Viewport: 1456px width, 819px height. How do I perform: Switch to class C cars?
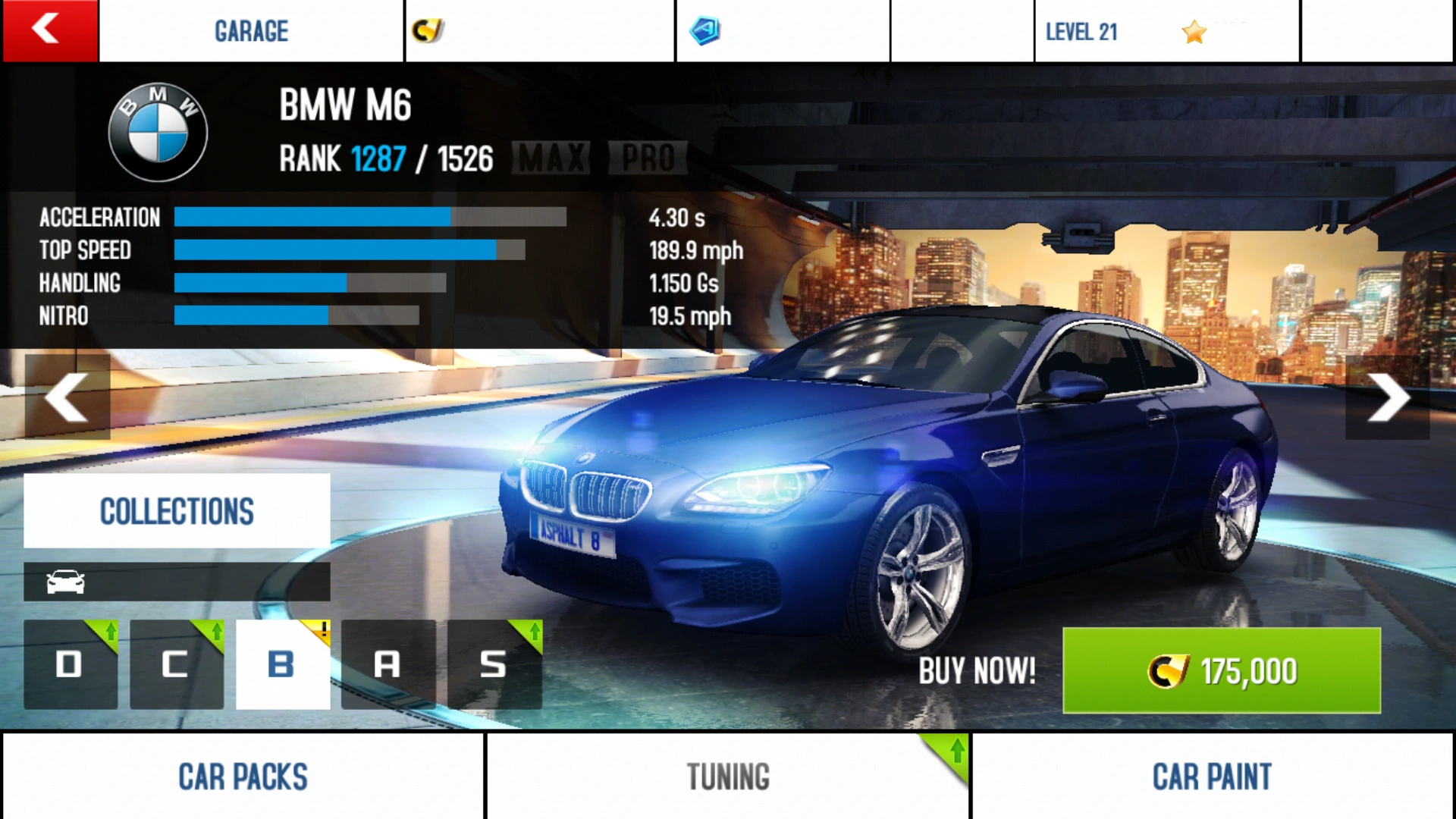coord(177,664)
